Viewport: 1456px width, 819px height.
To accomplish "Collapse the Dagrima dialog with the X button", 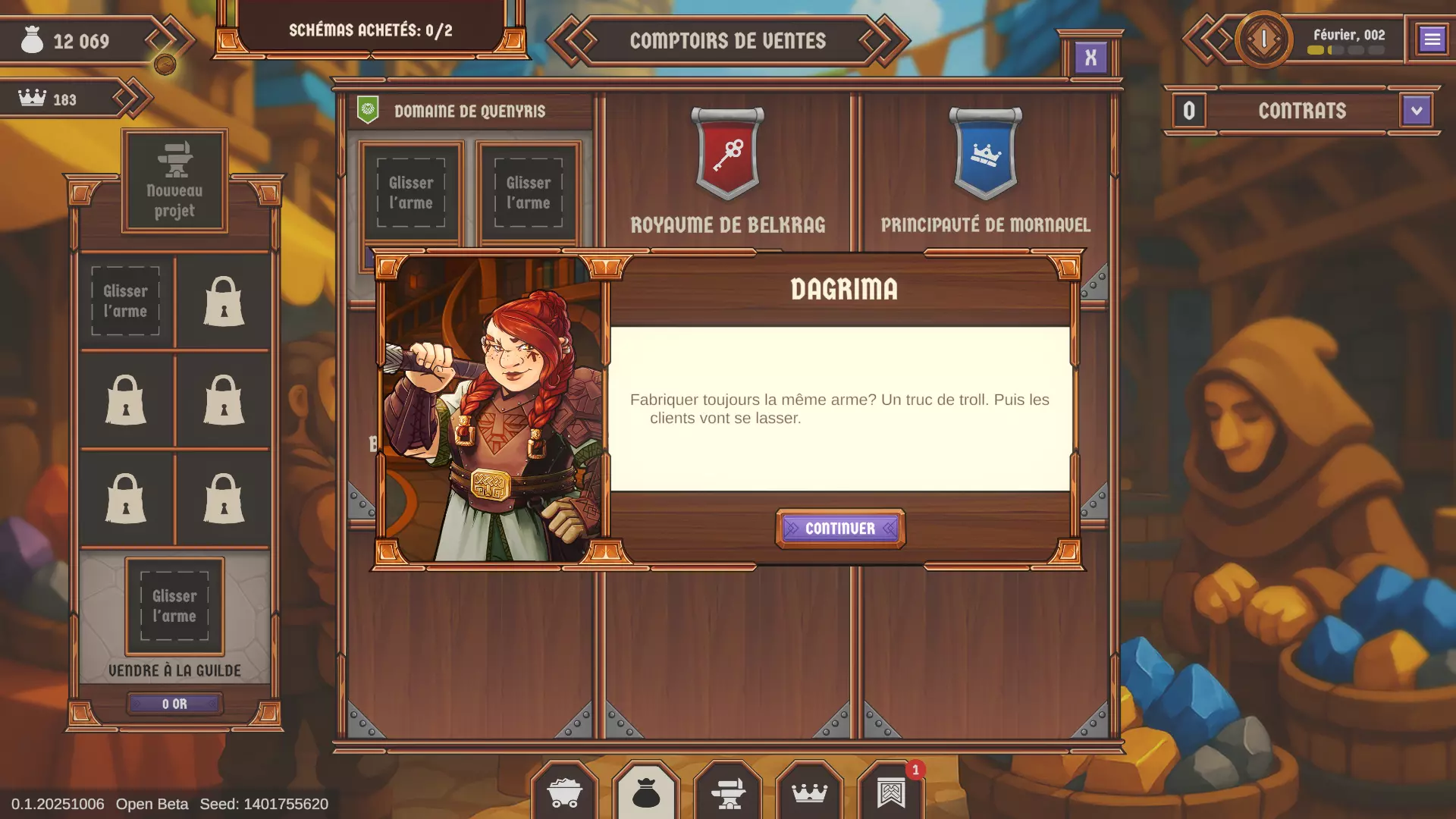I will click(1092, 55).
